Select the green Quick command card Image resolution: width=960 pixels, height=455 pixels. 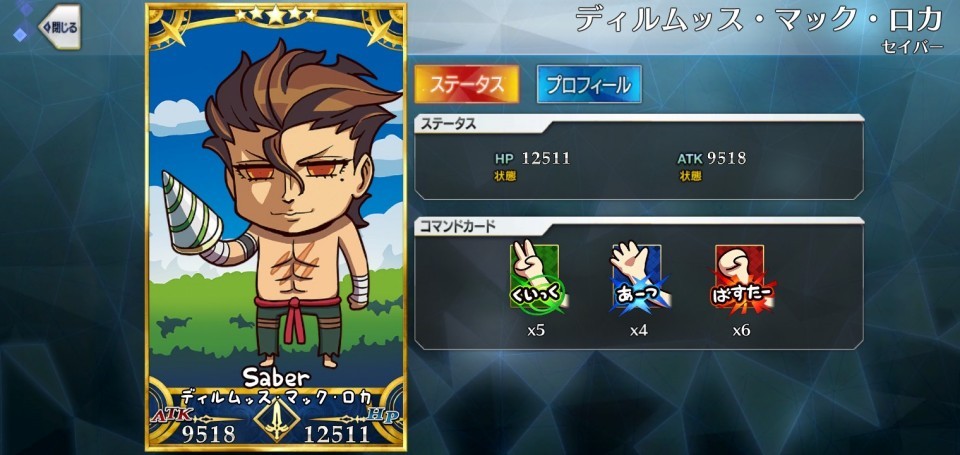[x=535, y=277]
